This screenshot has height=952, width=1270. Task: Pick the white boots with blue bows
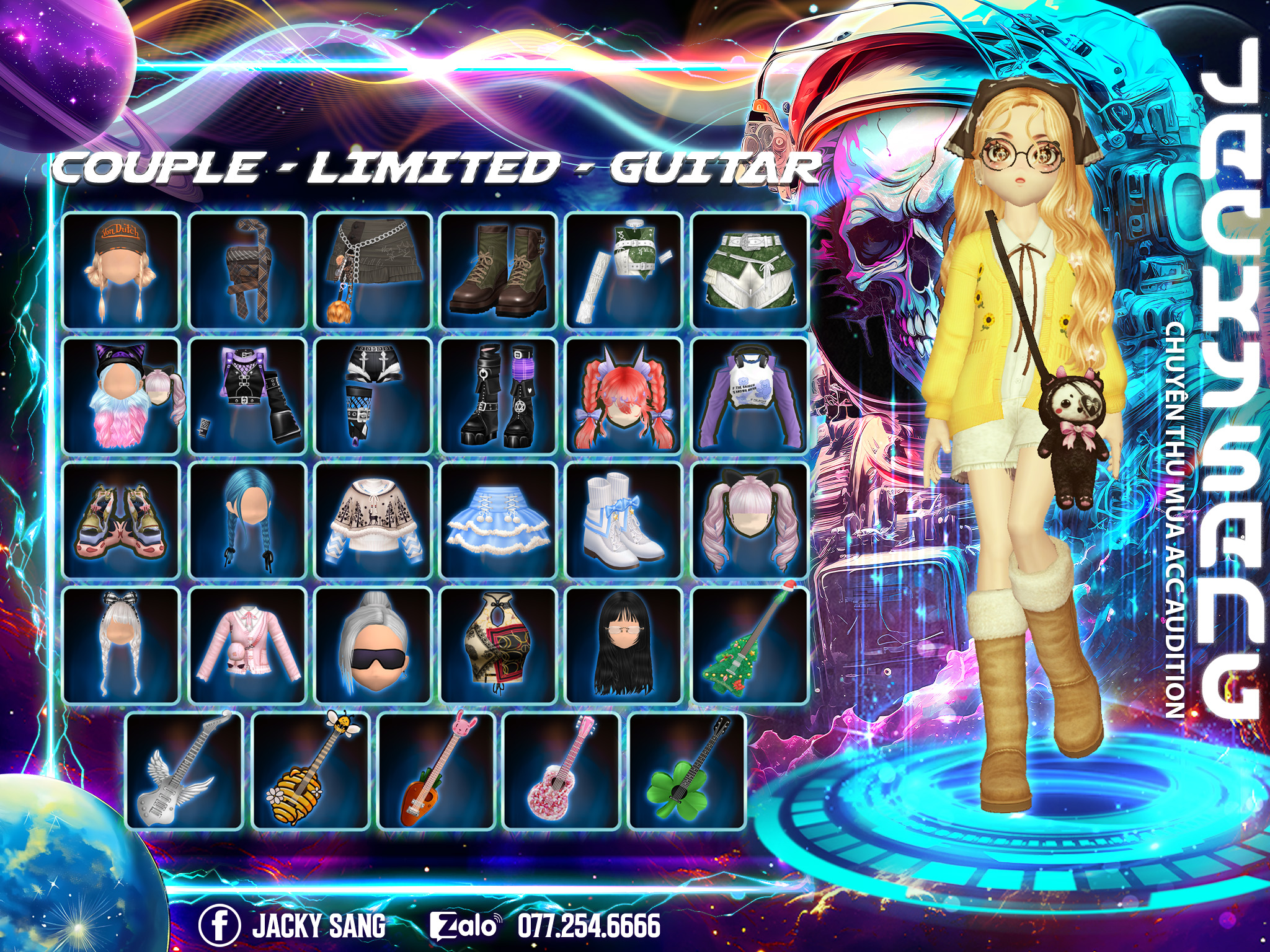tap(624, 521)
